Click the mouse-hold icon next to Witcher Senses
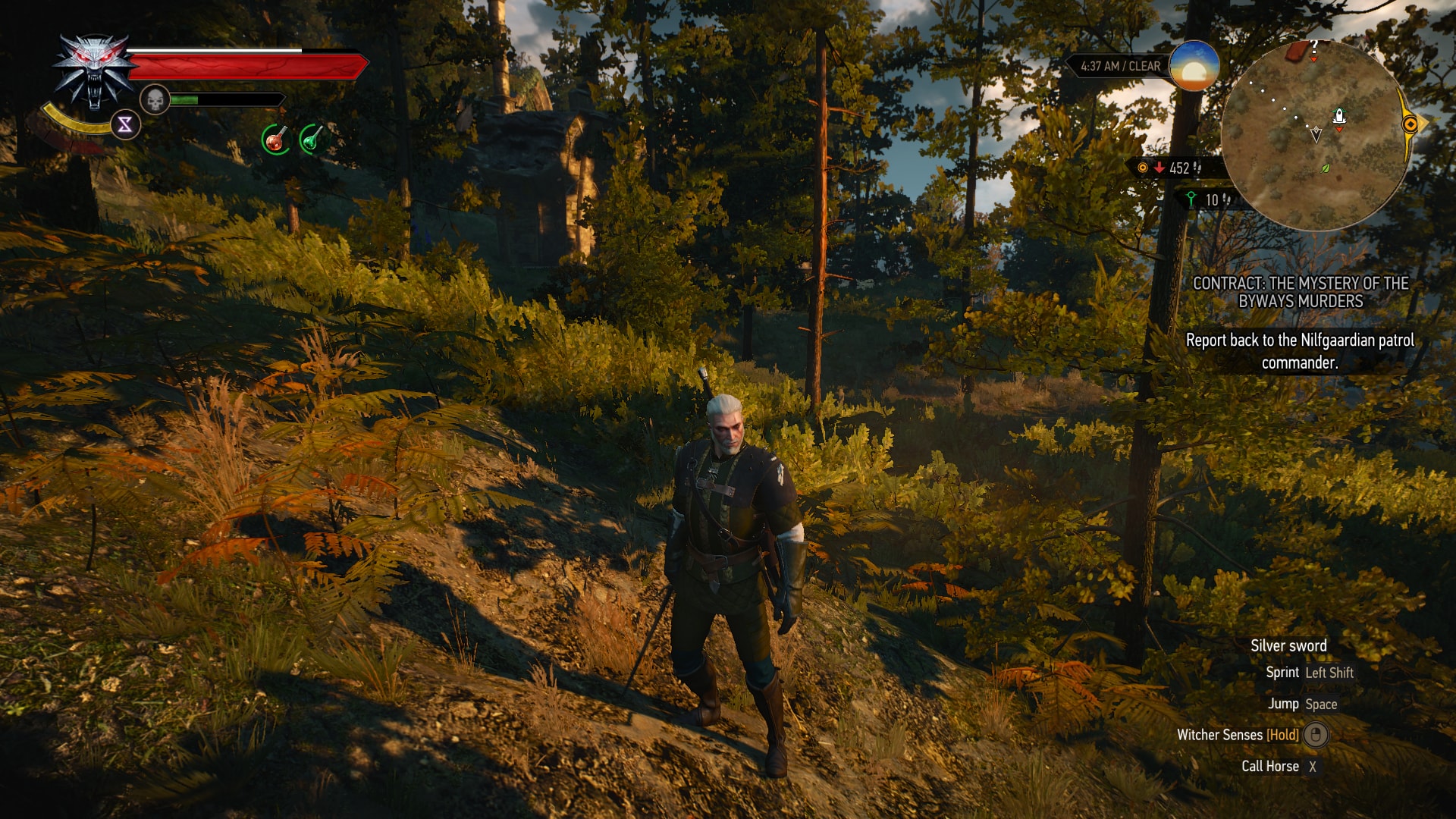The image size is (1456, 819). coord(1314,735)
